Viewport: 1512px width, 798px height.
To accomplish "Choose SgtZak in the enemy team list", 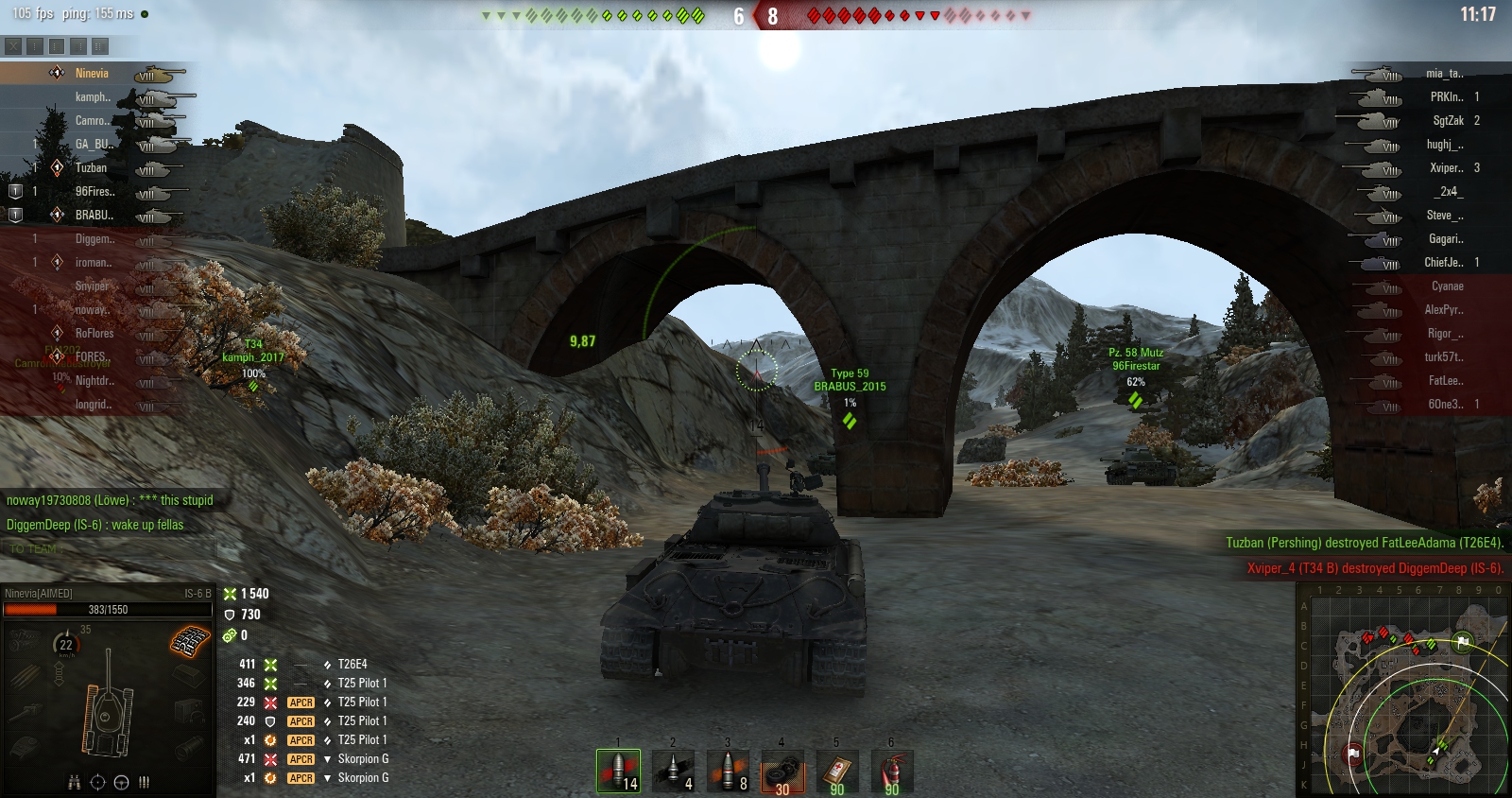I will (x=1448, y=121).
